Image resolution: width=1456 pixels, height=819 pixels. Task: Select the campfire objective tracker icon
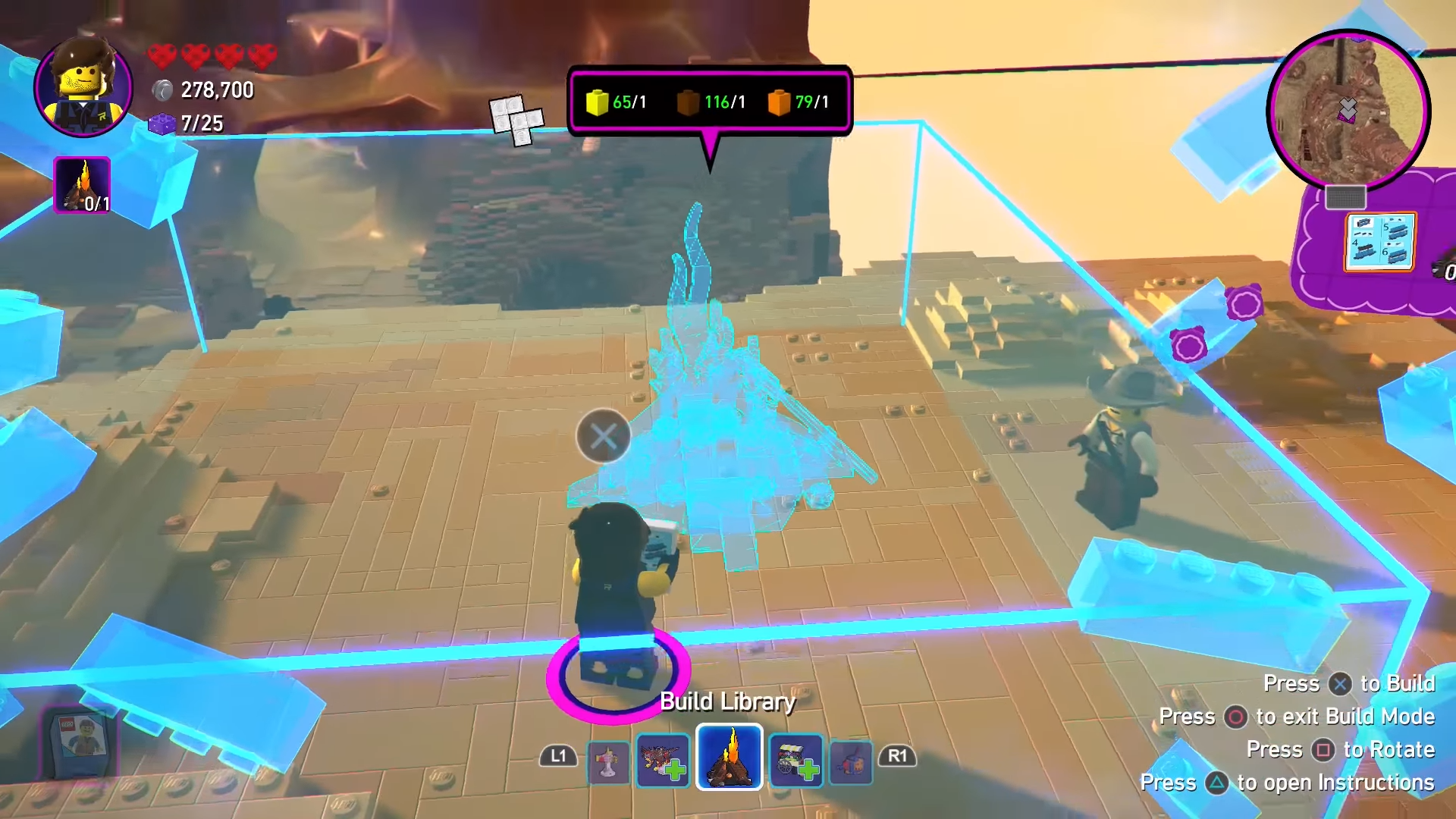pos(82,185)
